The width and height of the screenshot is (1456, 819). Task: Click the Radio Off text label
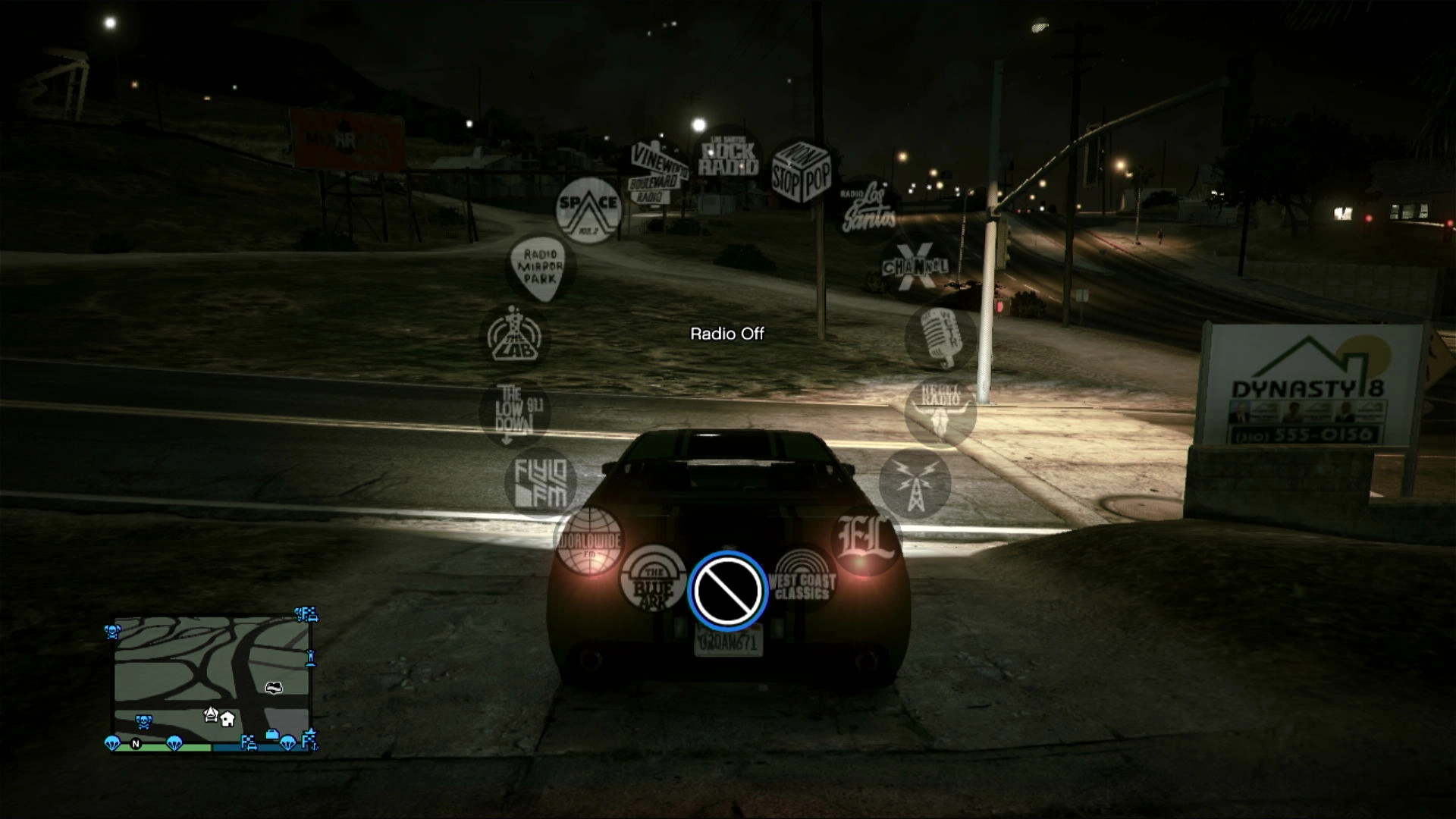click(x=727, y=331)
